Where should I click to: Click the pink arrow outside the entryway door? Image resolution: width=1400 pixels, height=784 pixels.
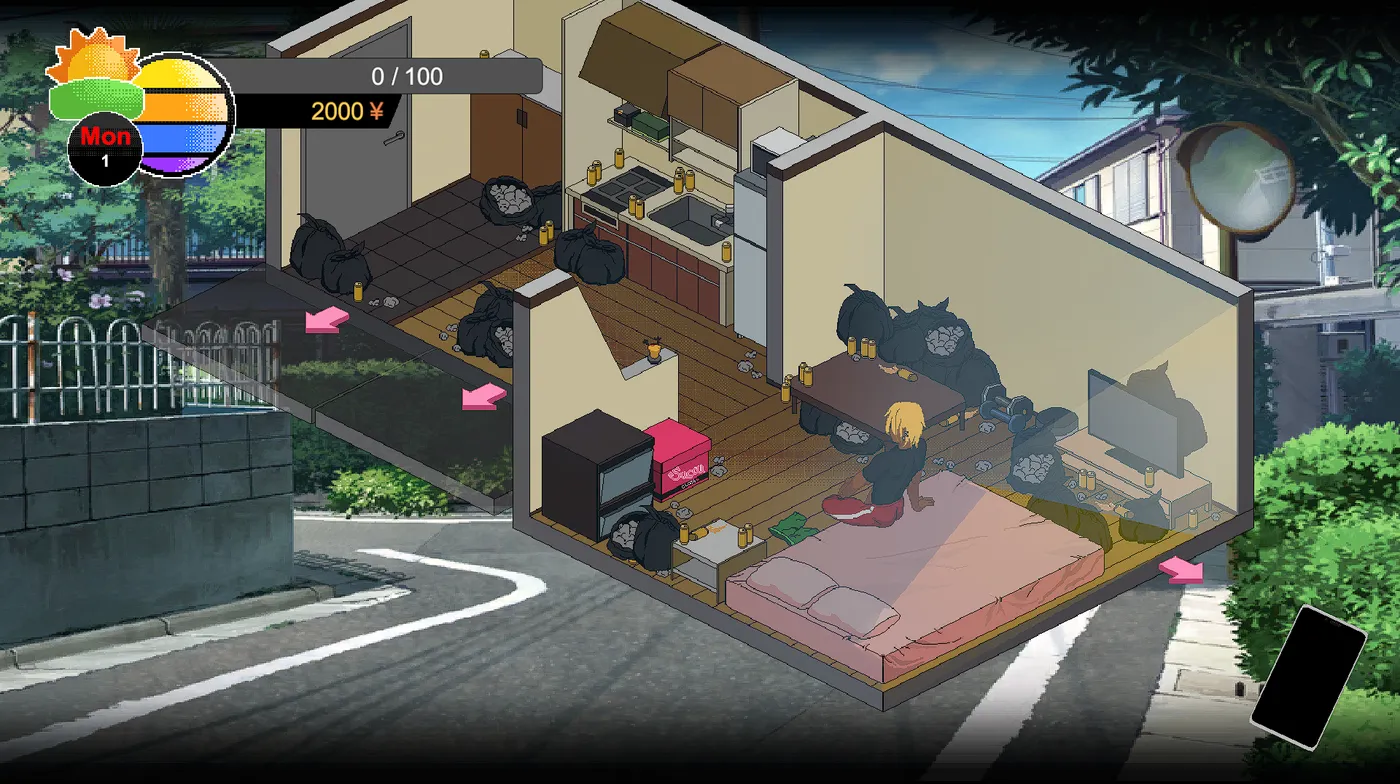(x=327, y=320)
